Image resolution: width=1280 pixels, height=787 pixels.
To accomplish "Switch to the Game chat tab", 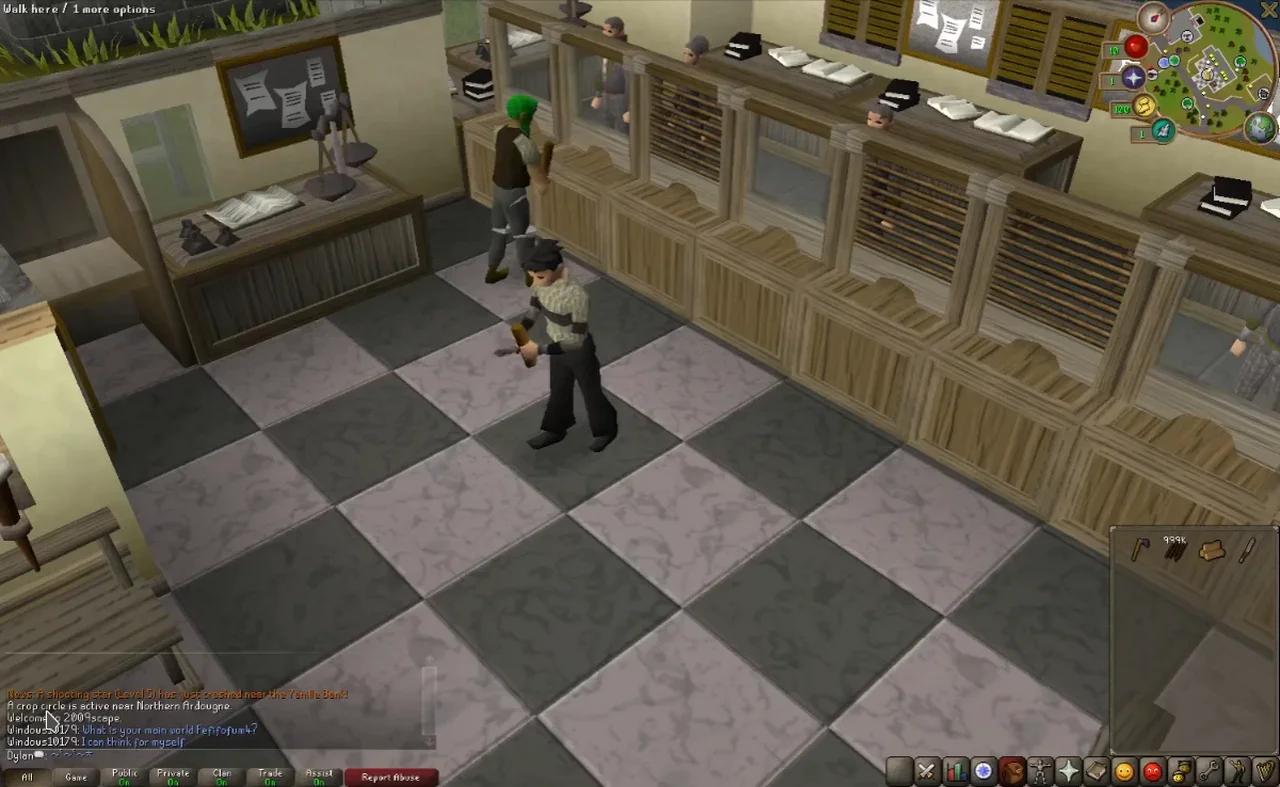I will click(x=77, y=777).
